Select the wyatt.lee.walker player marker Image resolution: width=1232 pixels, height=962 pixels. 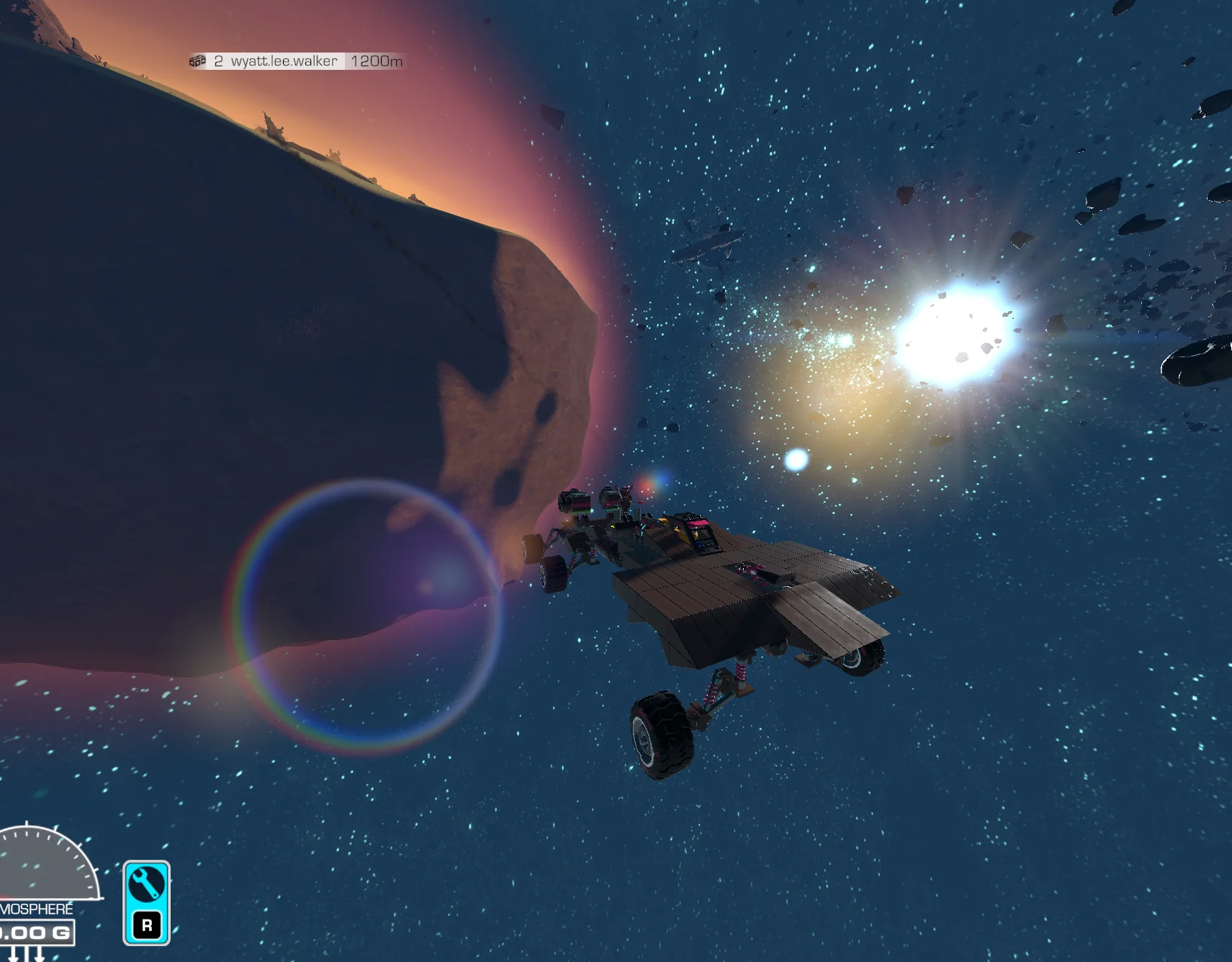pyautogui.click(x=284, y=61)
